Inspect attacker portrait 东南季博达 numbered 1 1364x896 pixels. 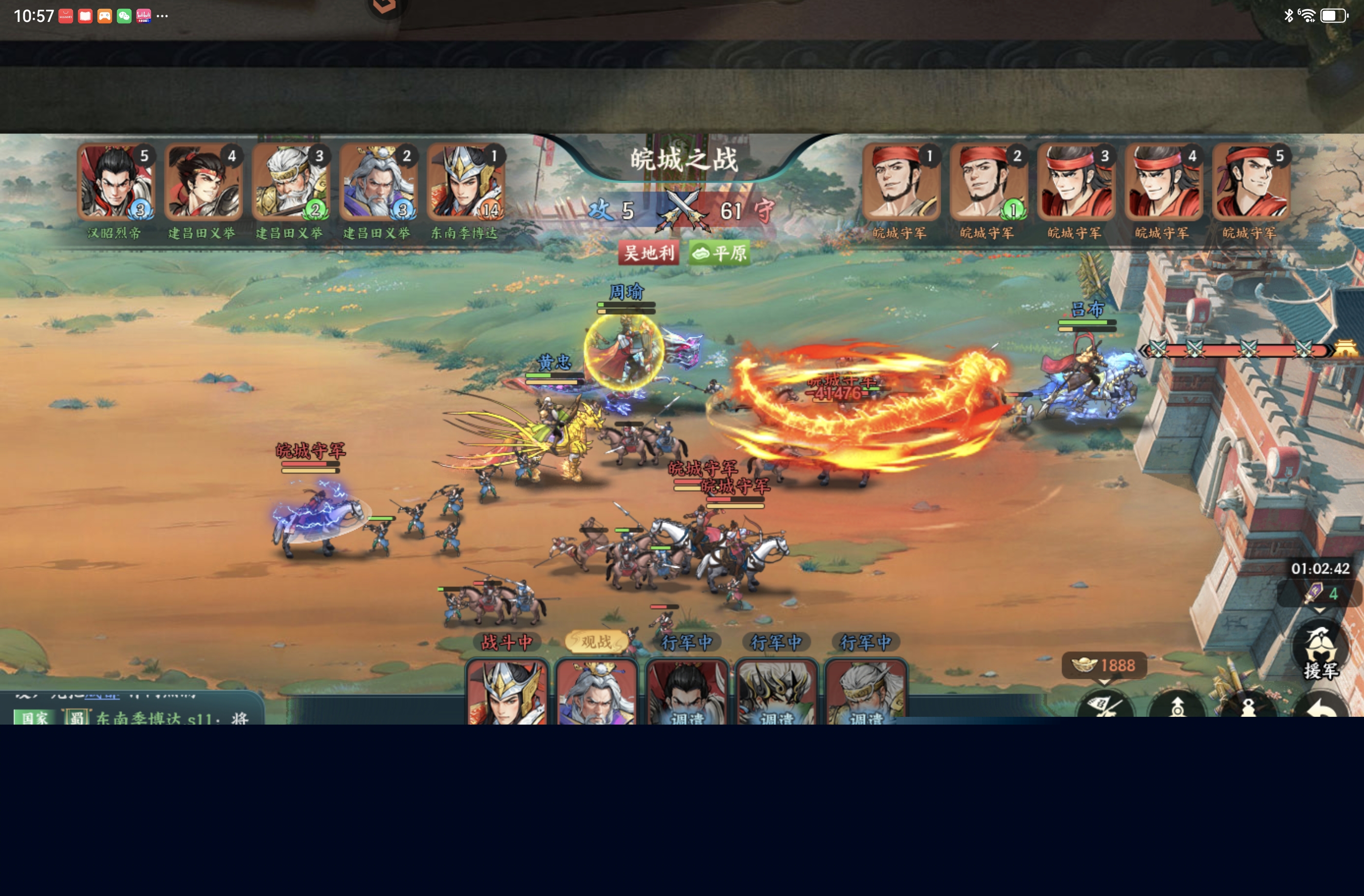pos(465,183)
